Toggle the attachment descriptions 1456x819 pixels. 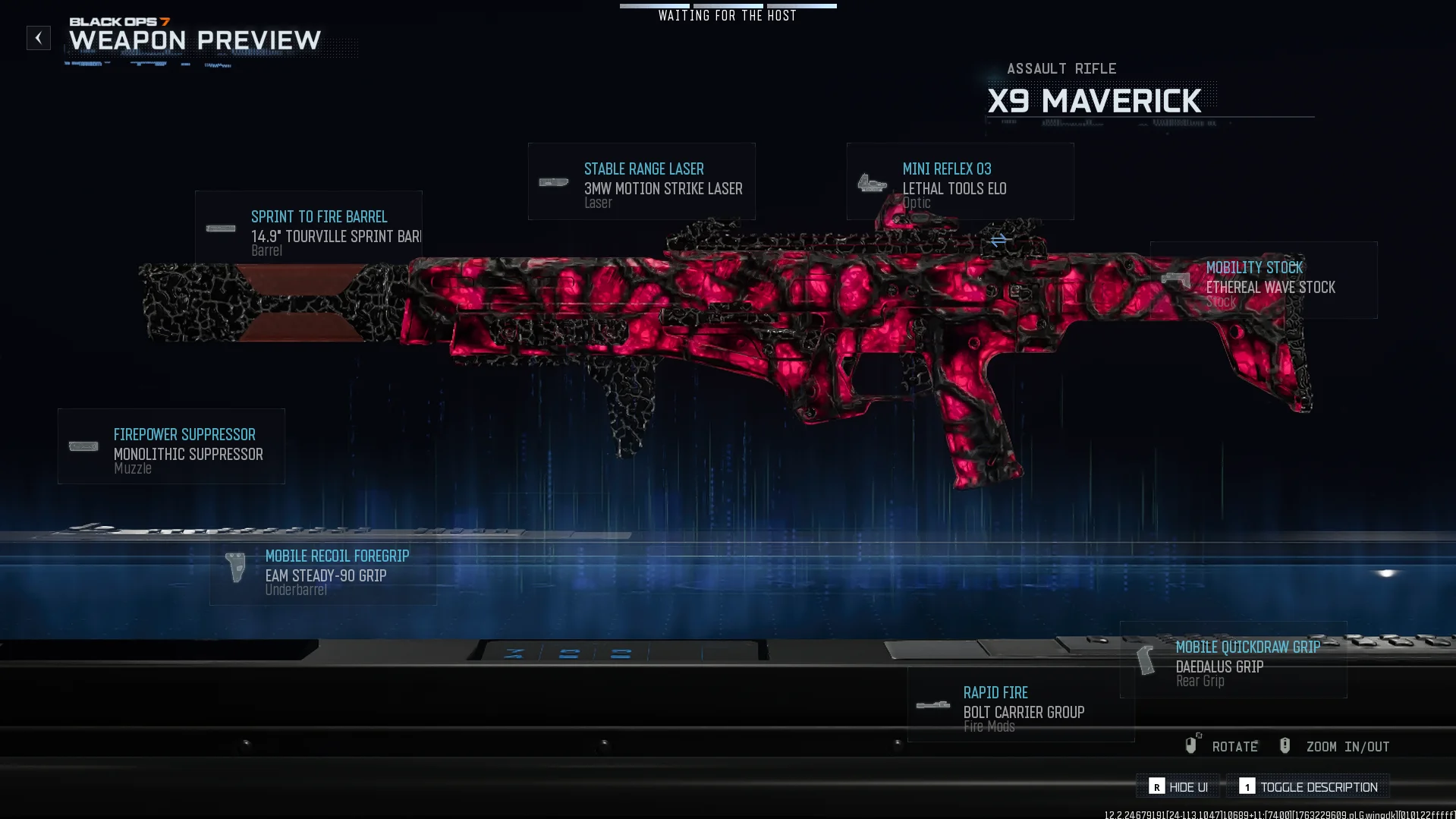1308,787
